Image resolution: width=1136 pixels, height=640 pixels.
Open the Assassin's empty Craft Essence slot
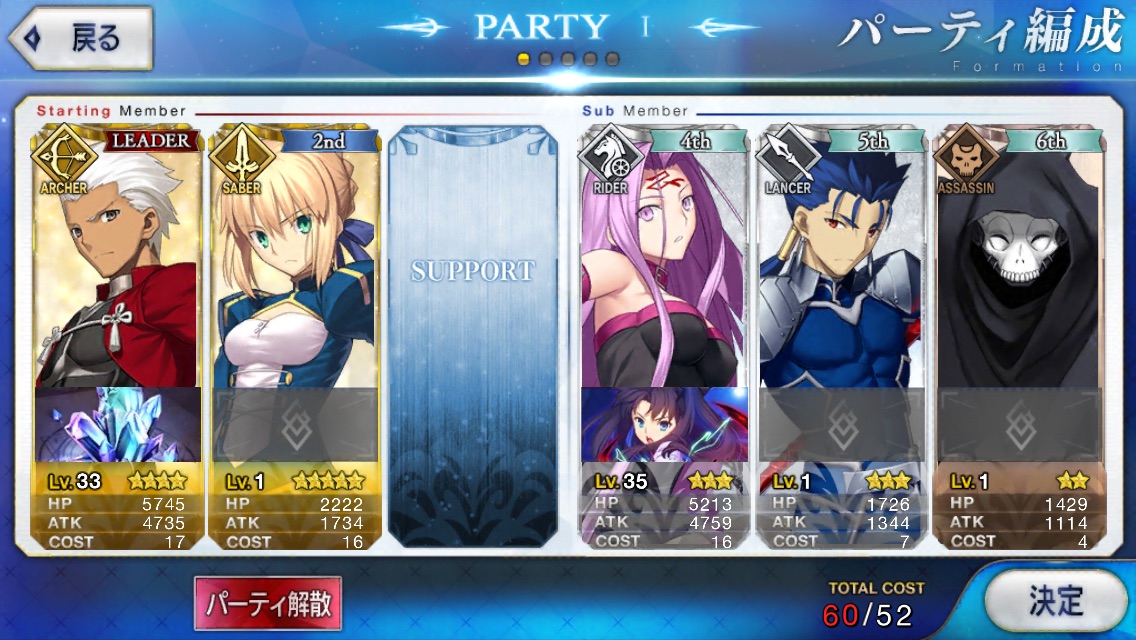1016,425
